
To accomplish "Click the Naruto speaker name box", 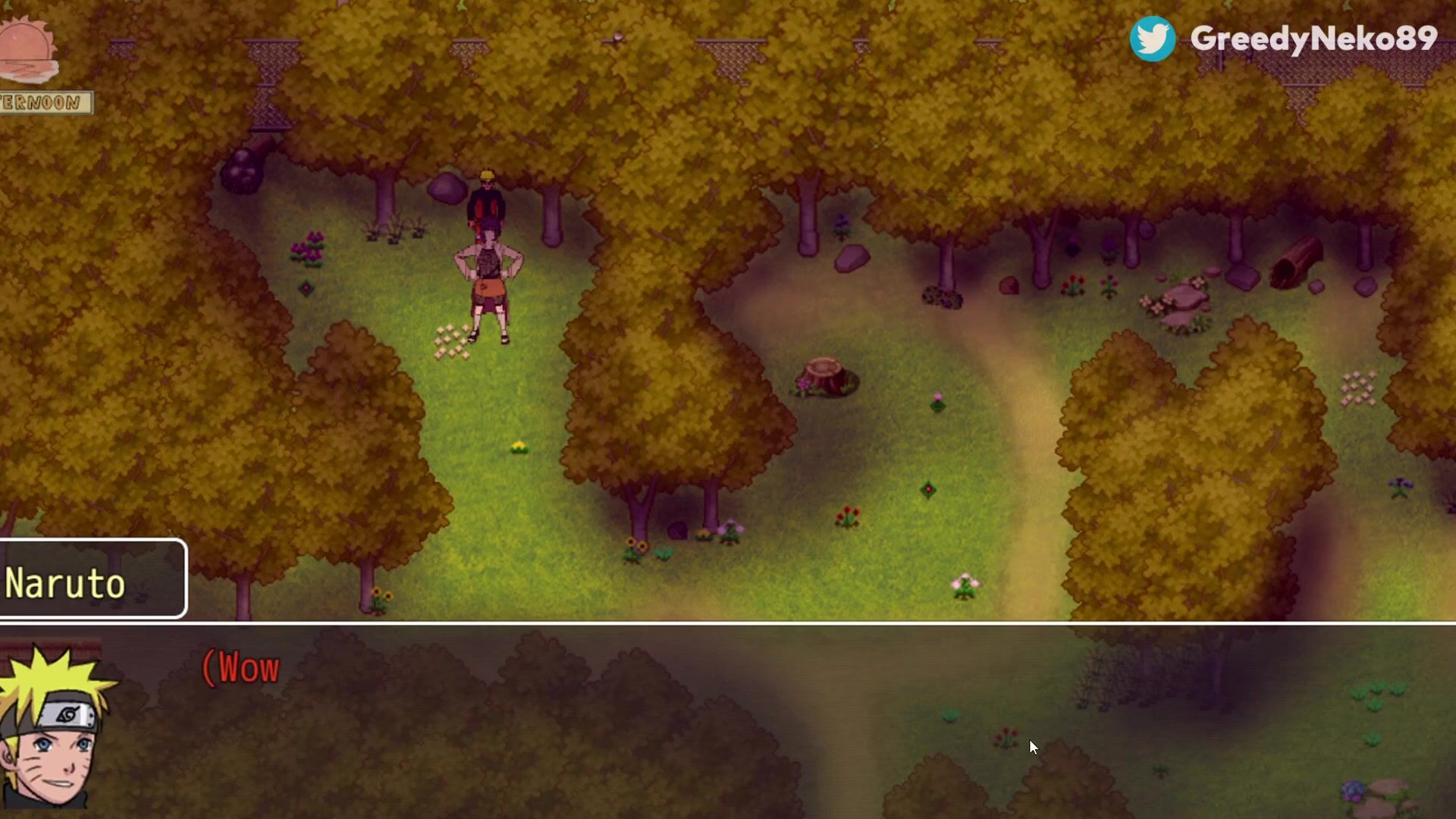I will click(93, 580).
